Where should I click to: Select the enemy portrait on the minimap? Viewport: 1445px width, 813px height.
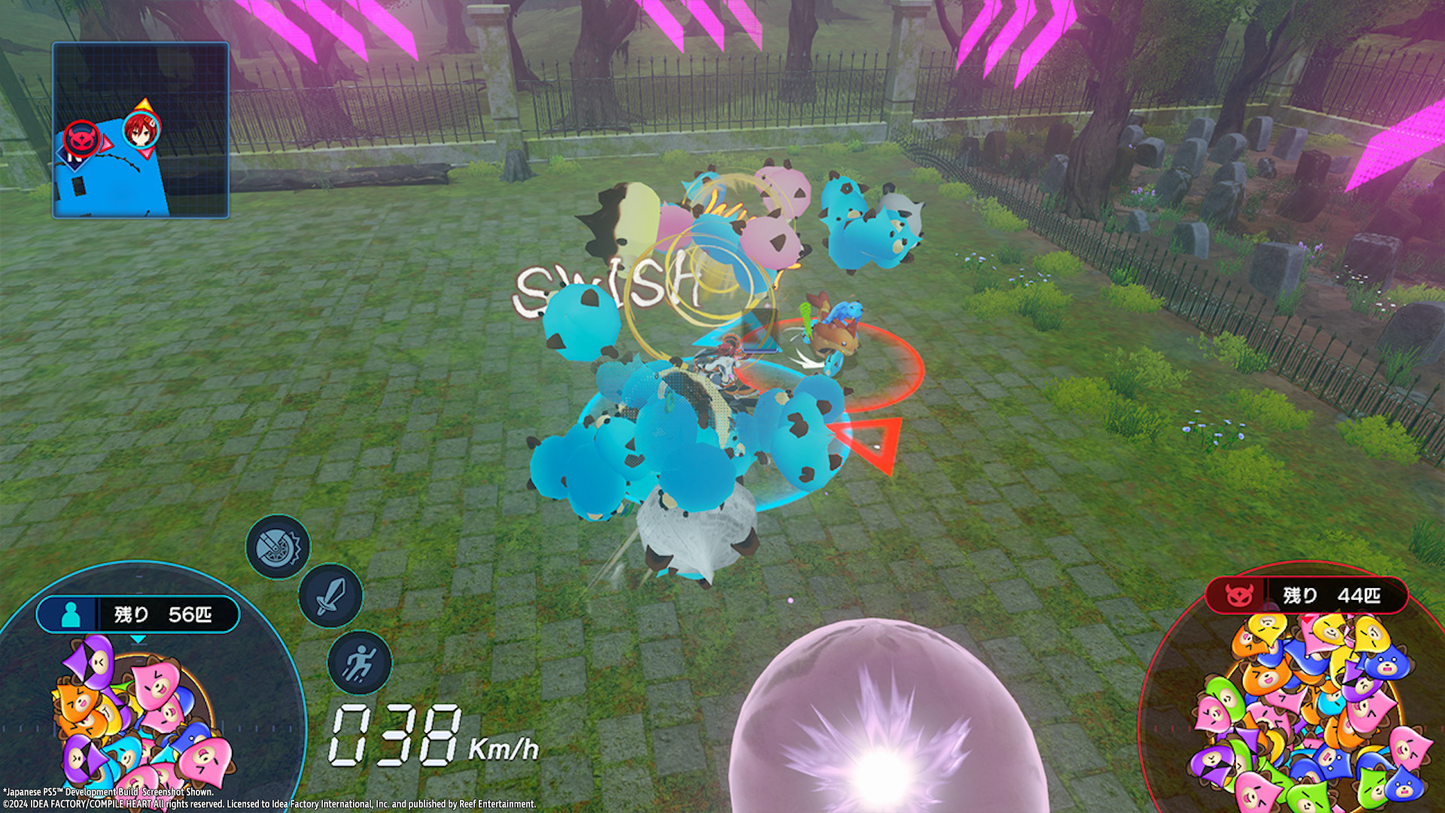[x=84, y=136]
